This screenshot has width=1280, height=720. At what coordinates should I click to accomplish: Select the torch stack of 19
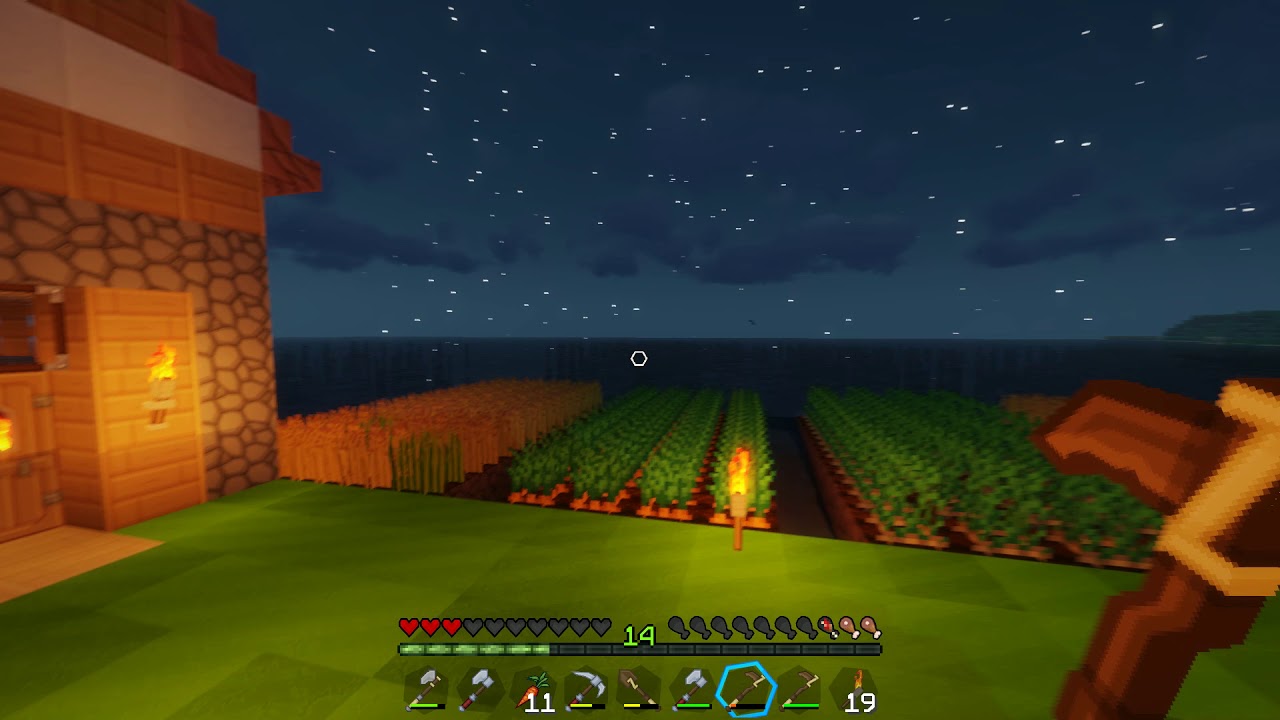coord(854,689)
